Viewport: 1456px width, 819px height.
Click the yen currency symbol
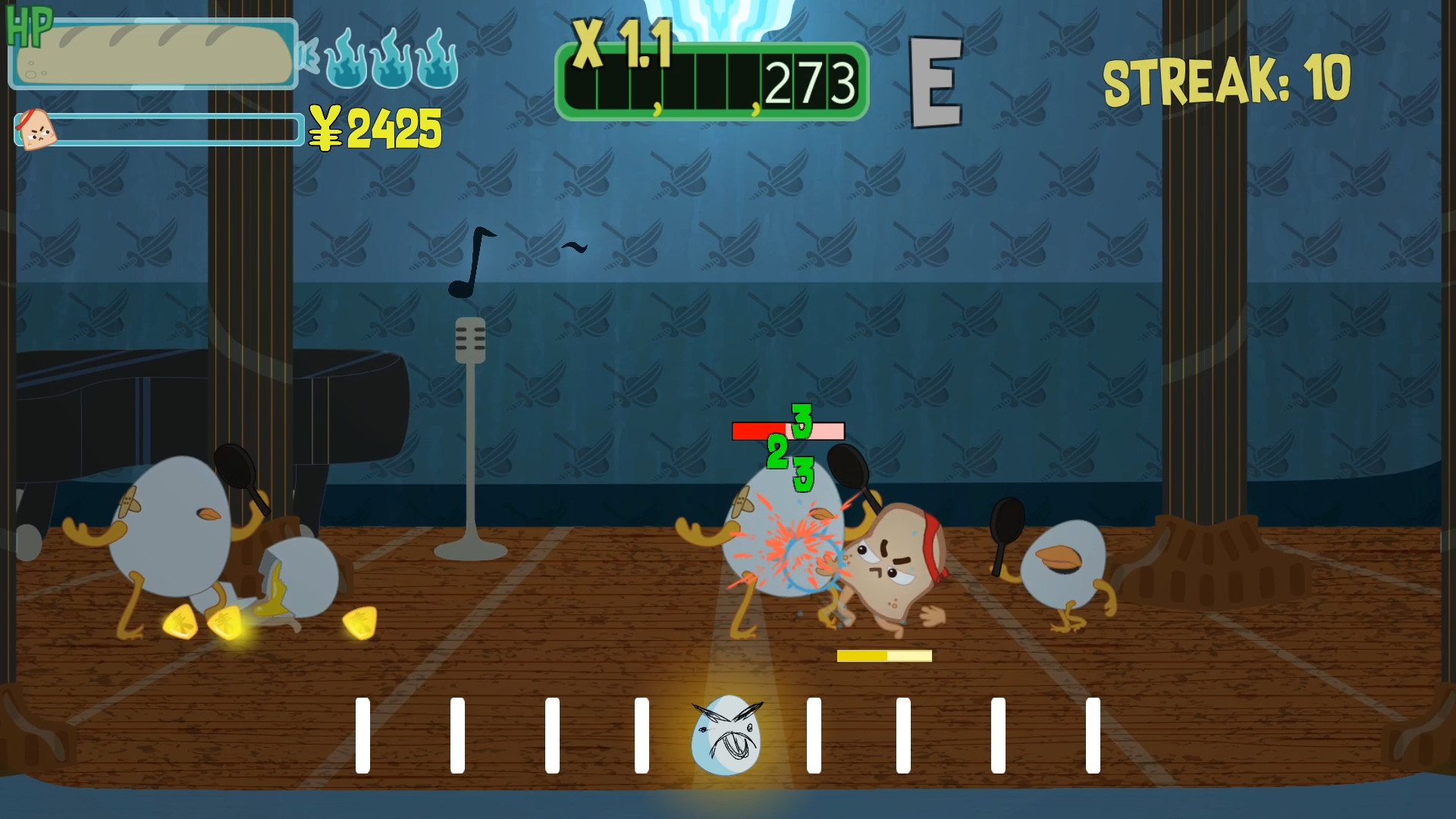click(326, 127)
